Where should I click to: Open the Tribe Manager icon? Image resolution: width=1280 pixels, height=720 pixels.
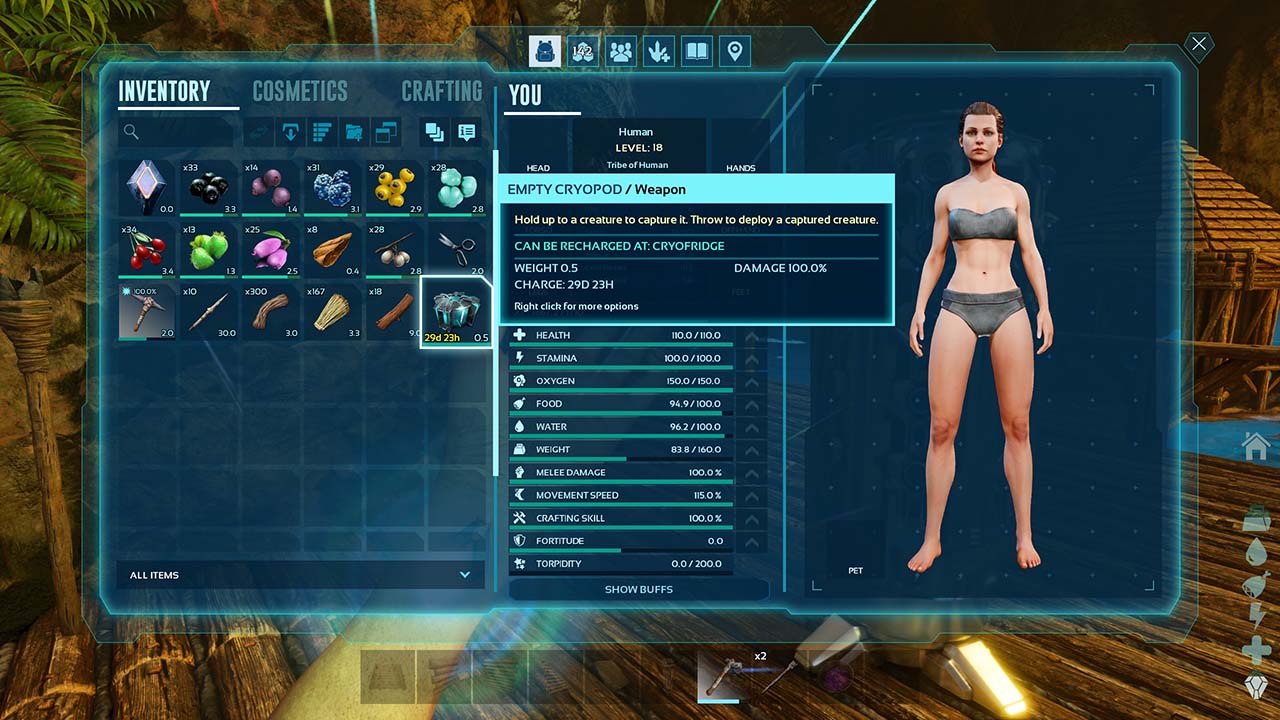click(x=620, y=51)
